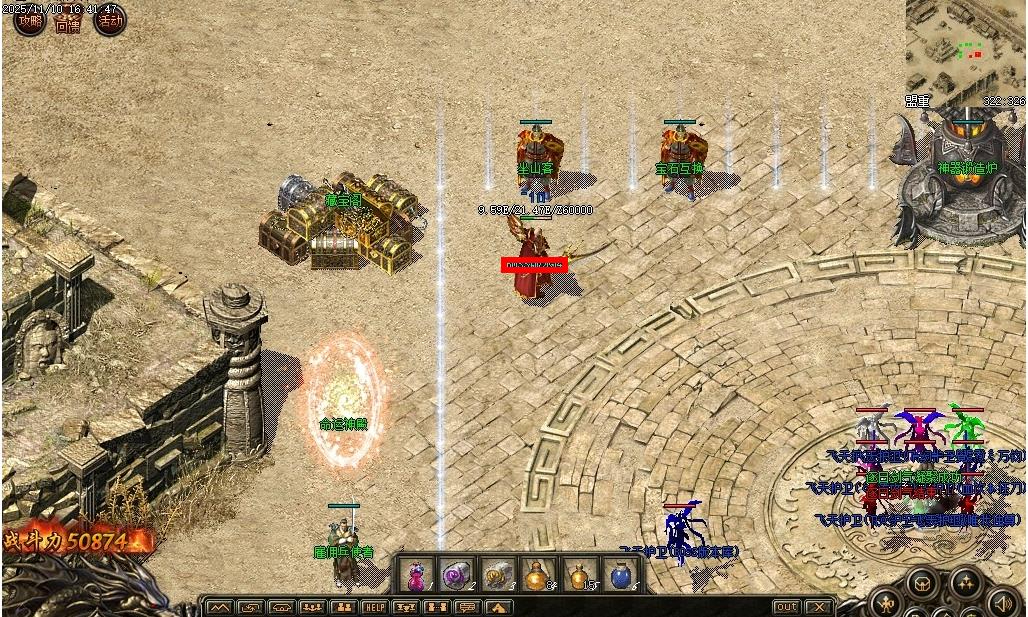Screen dimensions: 1028x617
Task: Open the three-stars skills round button
Action: pyautogui.click(x=965, y=583)
